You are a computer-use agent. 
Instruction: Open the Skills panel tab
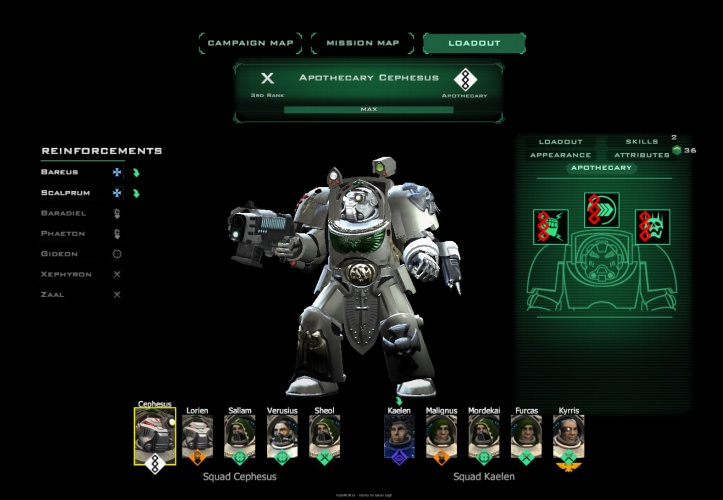coord(641,142)
